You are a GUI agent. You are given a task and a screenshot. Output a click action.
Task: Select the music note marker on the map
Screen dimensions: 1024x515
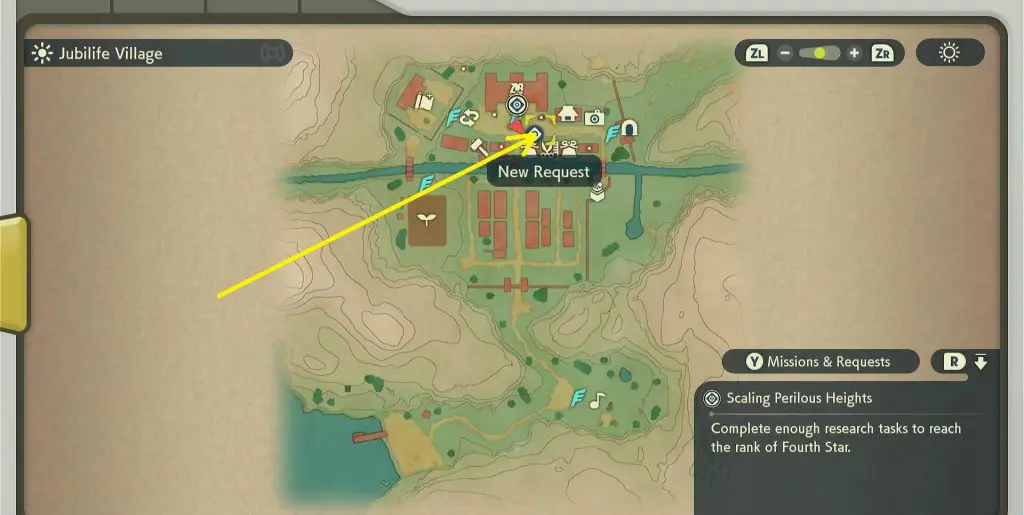point(597,400)
